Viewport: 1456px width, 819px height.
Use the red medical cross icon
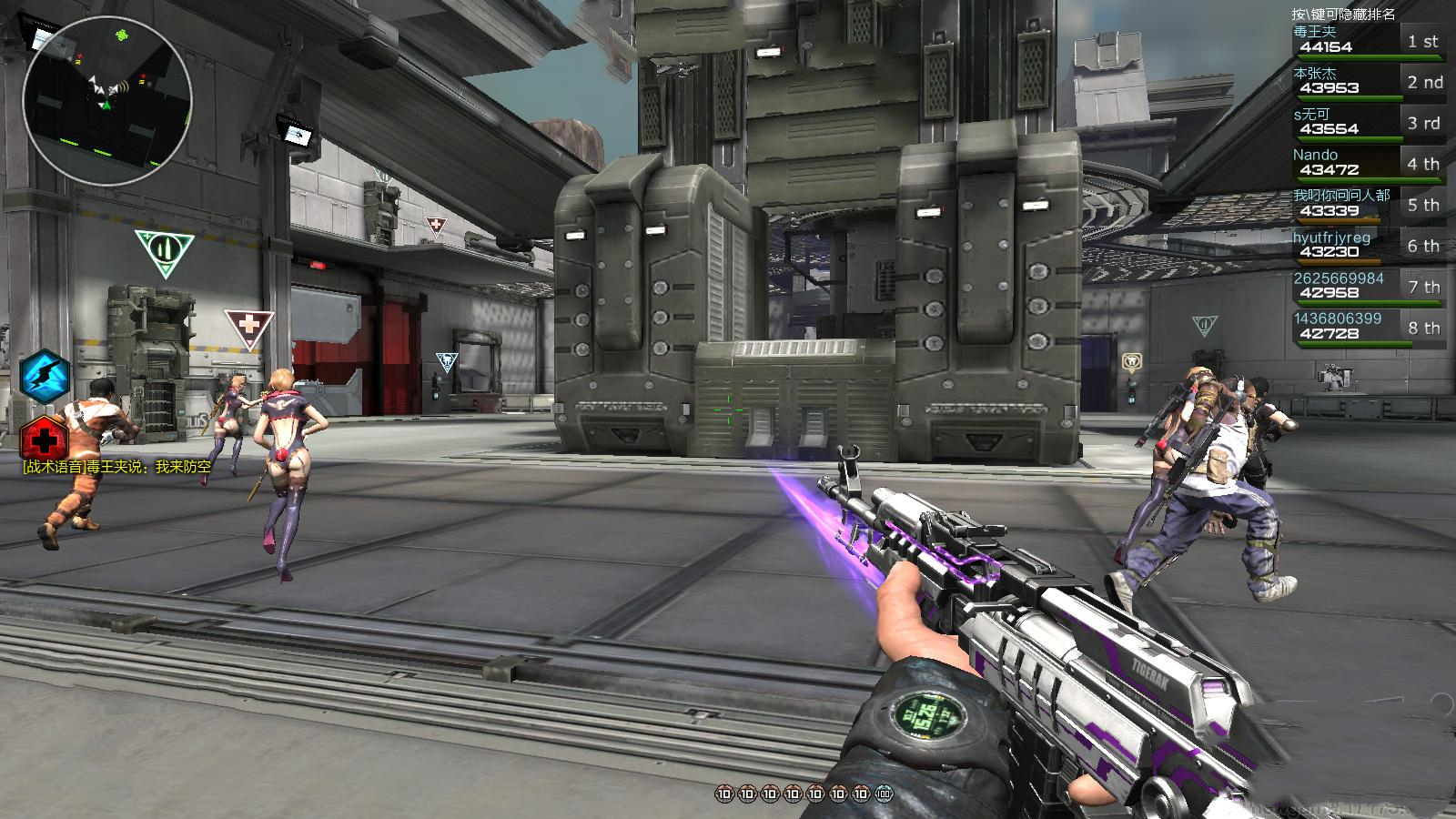coord(42,440)
